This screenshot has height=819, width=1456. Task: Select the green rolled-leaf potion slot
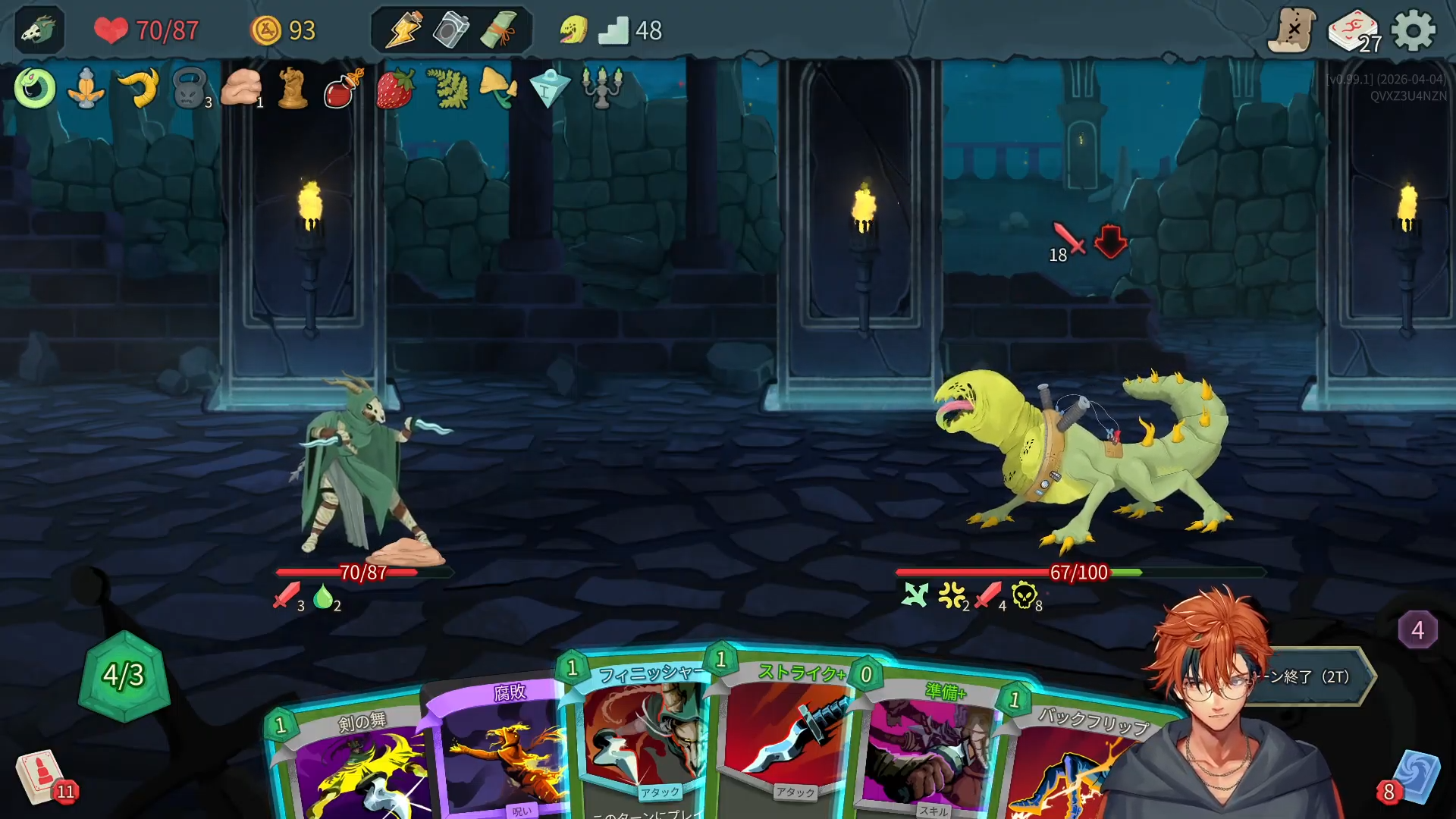click(x=498, y=30)
